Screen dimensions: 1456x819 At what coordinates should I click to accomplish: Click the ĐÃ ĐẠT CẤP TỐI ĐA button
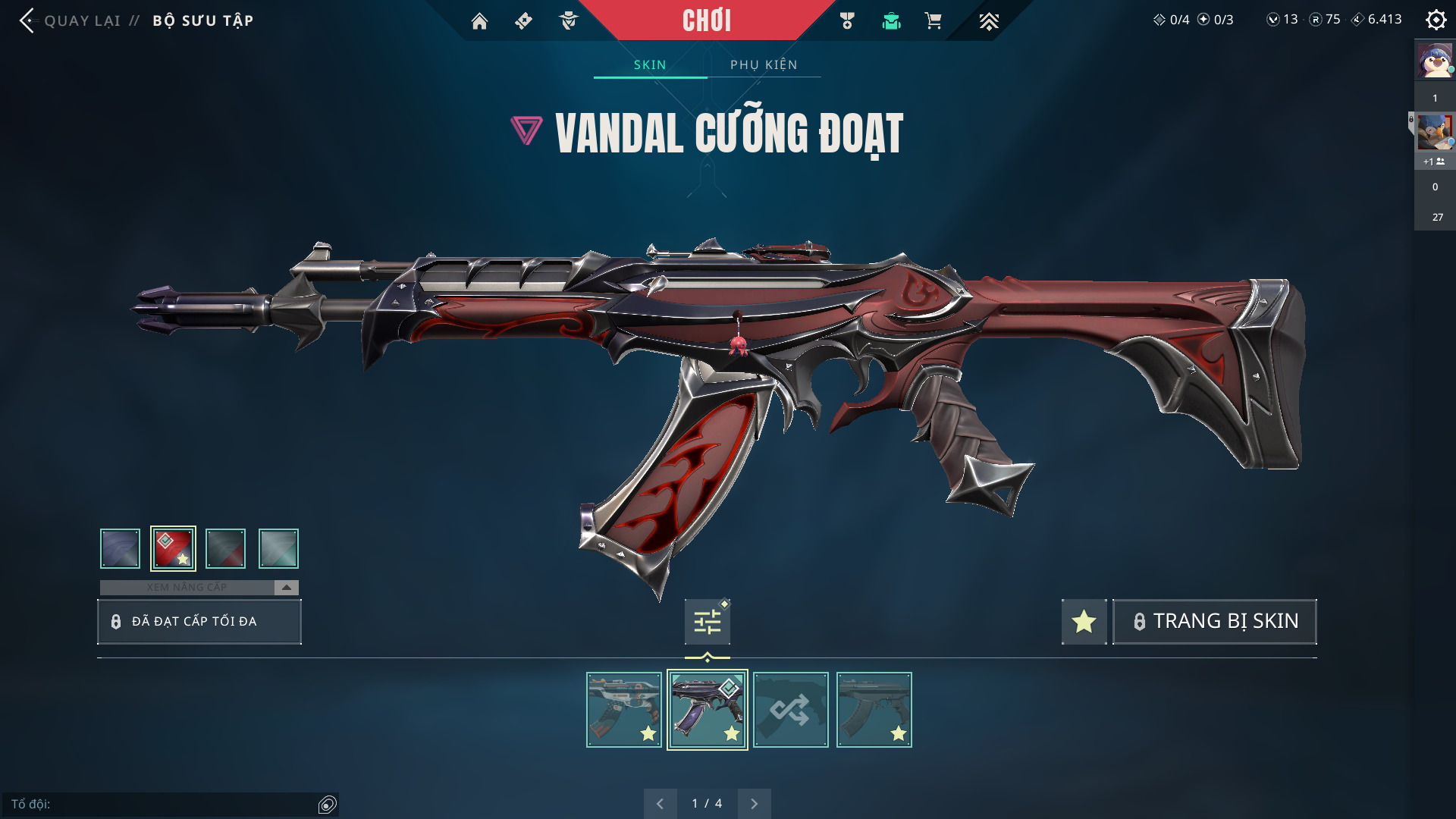199,622
